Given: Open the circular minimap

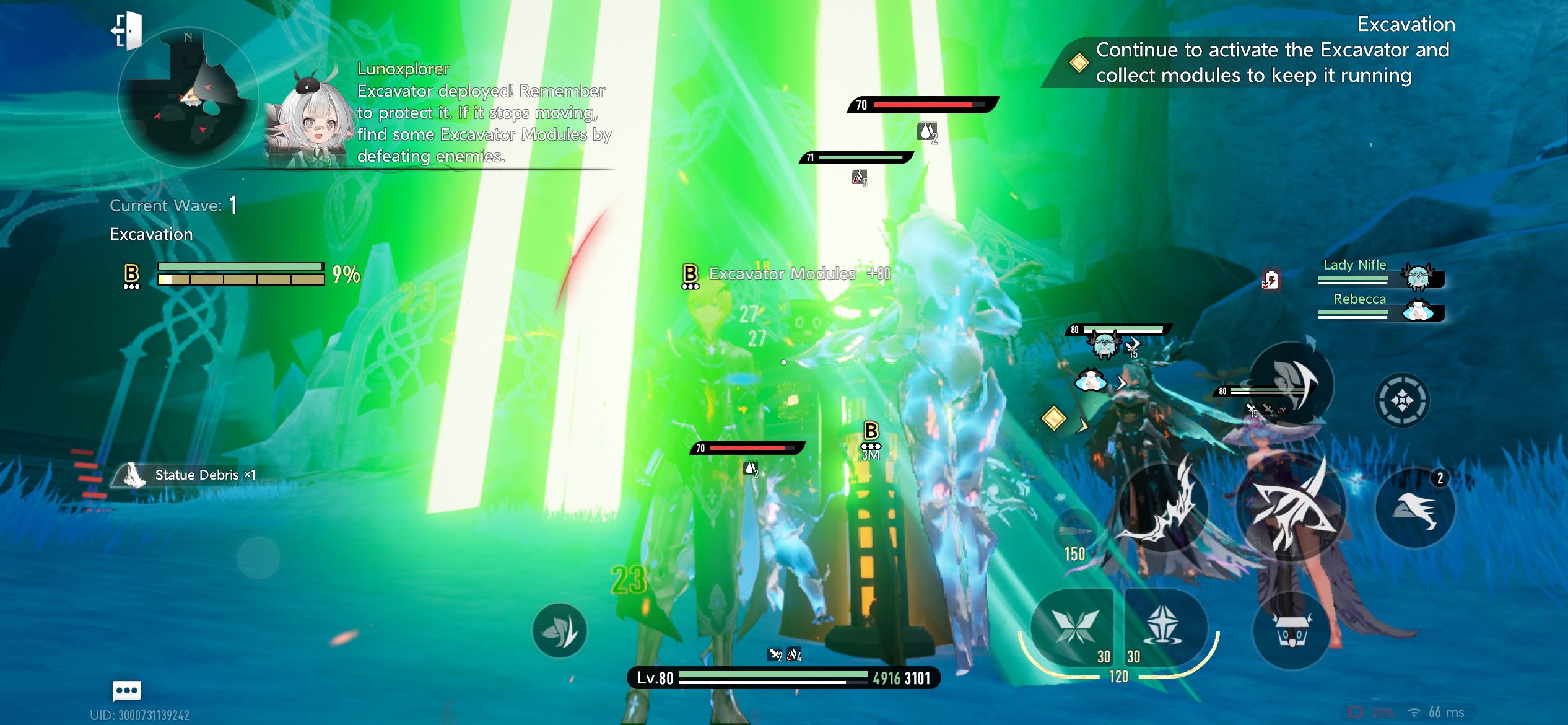Looking at the screenshot, I should [x=187, y=99].
